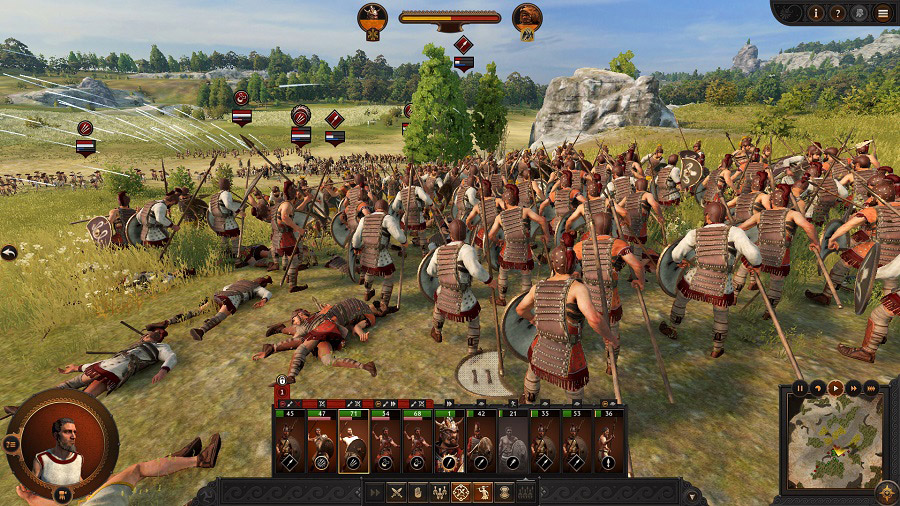Select the horned-helmet general unit card
Screen dimensions: 900x506
click(449, 441)
